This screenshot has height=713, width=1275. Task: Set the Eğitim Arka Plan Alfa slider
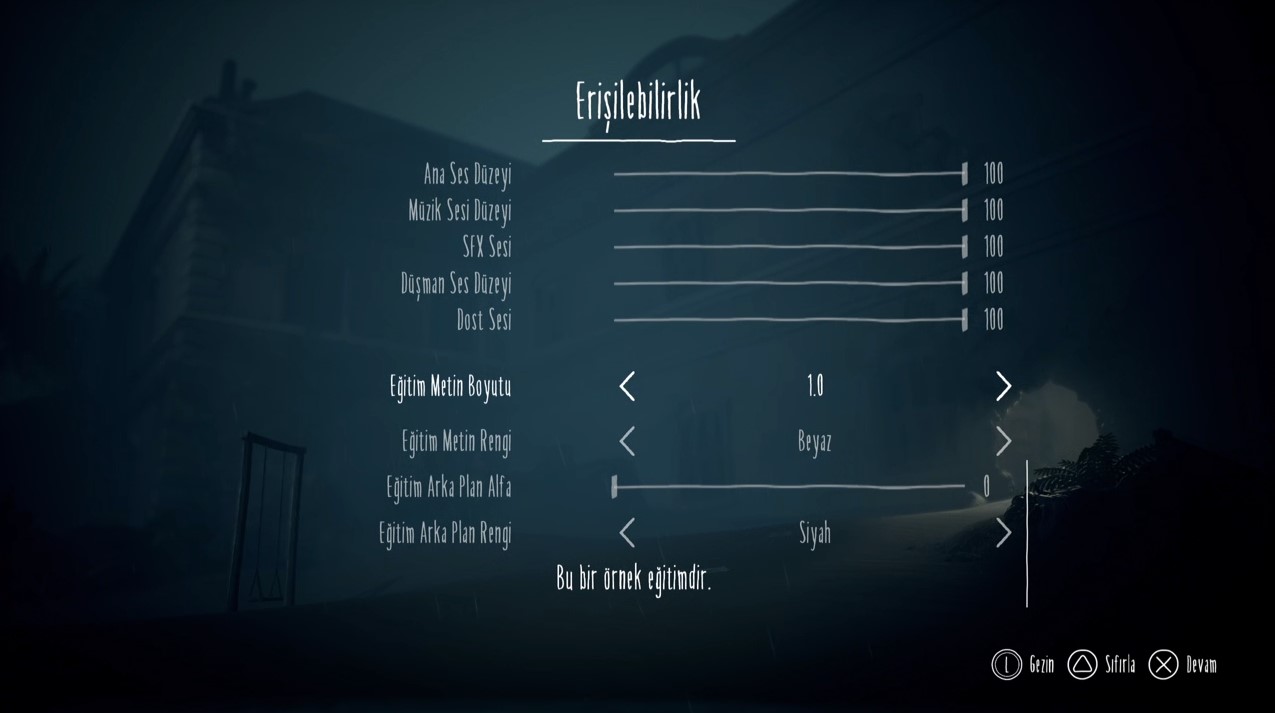coord(789,487)
